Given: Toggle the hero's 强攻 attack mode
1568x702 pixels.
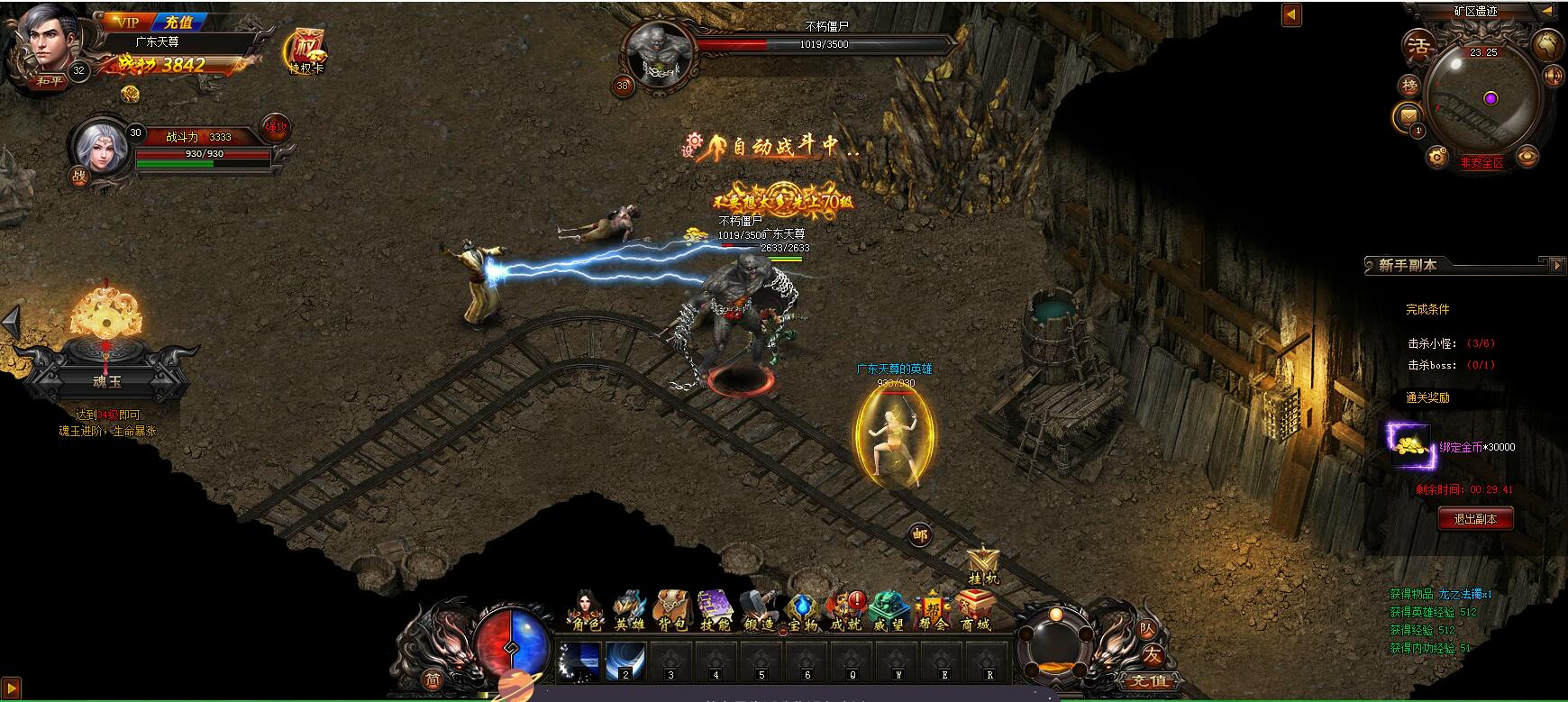Looking at the screenshot, I should (x=275, y=128).
